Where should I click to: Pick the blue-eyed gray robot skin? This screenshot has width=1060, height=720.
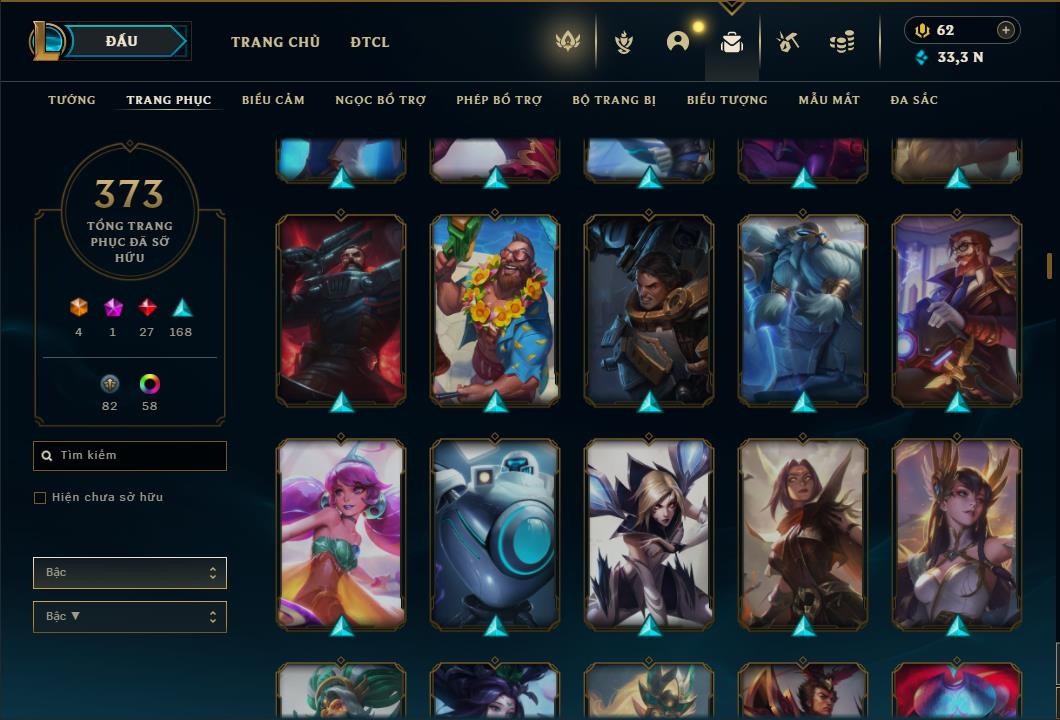click(x=495, y=534)
